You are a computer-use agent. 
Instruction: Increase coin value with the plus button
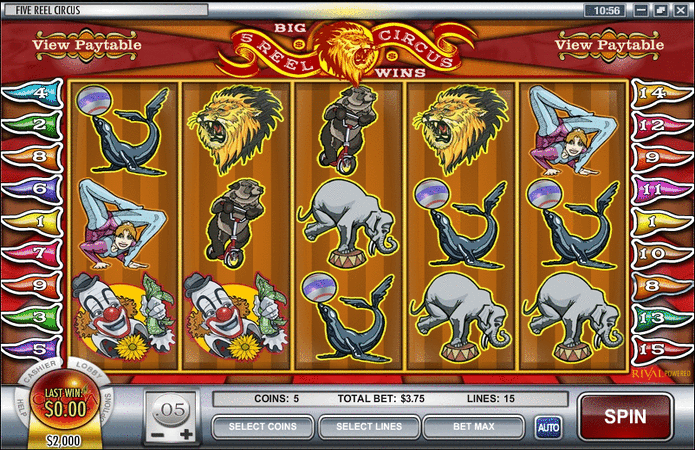pyautogui.click(x=185, y=434)
